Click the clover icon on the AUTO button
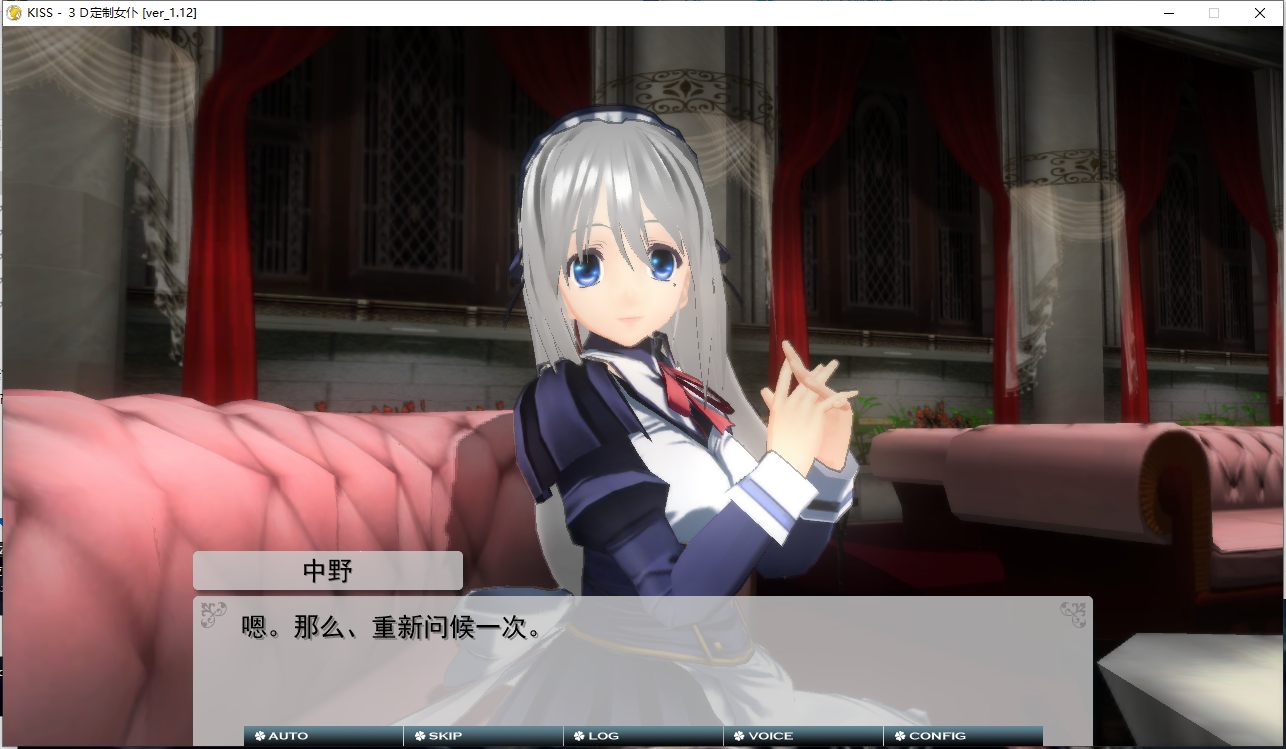 (261, 735)
